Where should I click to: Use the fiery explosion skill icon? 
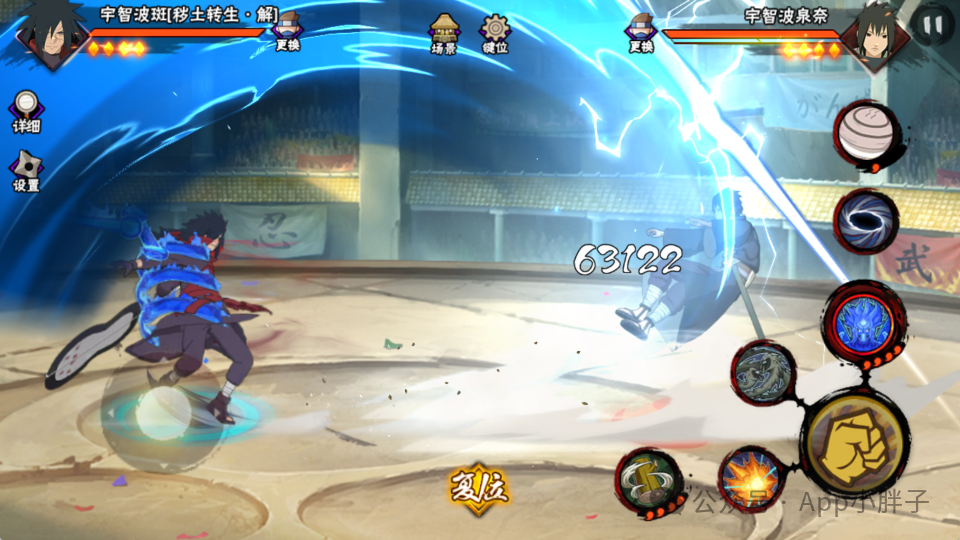pyautogui.click(x=750, y=476)
